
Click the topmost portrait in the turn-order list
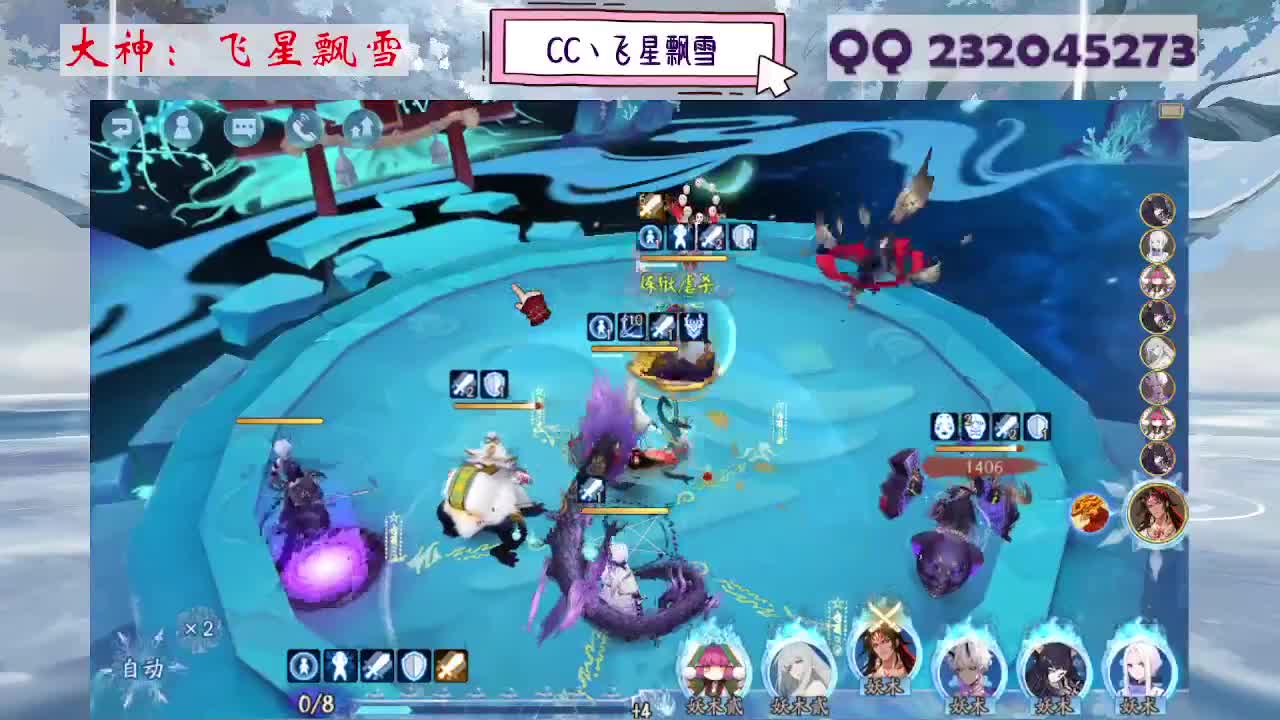coord(1157,208)
